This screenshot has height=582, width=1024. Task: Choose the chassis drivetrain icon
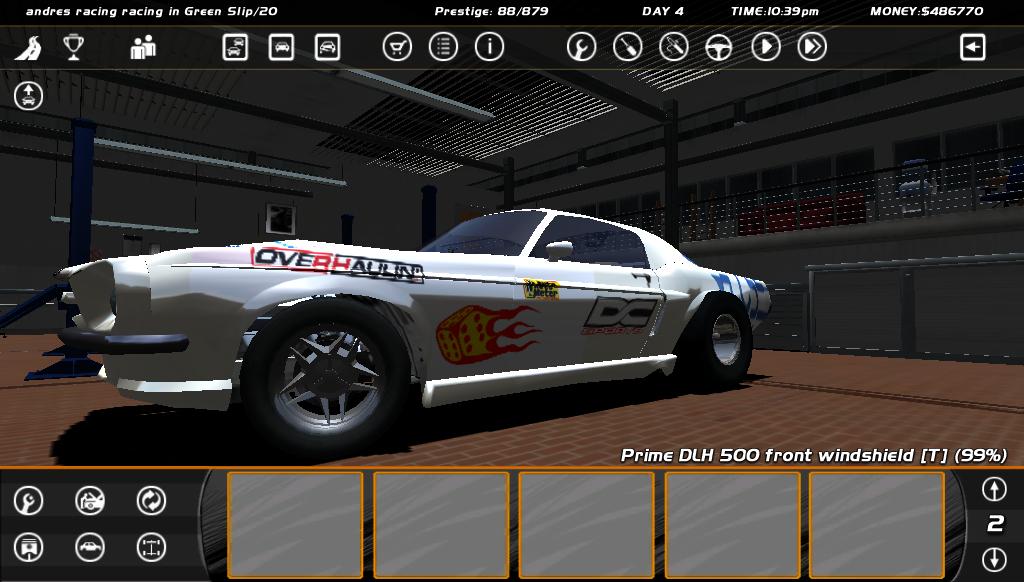(x=151, y=547)
